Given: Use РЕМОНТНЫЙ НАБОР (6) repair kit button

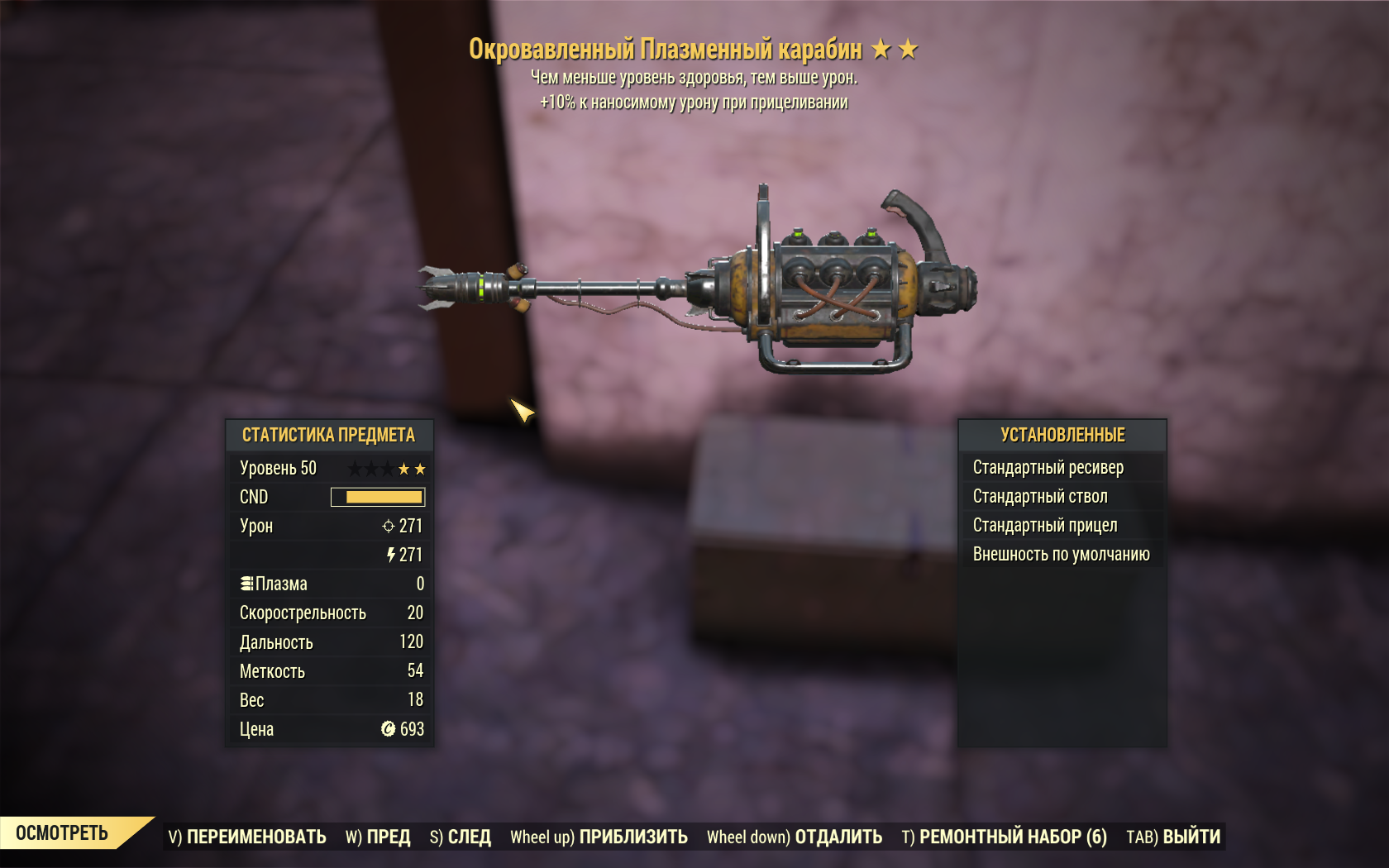Looking at the screenshot, I should [1004, 837].
